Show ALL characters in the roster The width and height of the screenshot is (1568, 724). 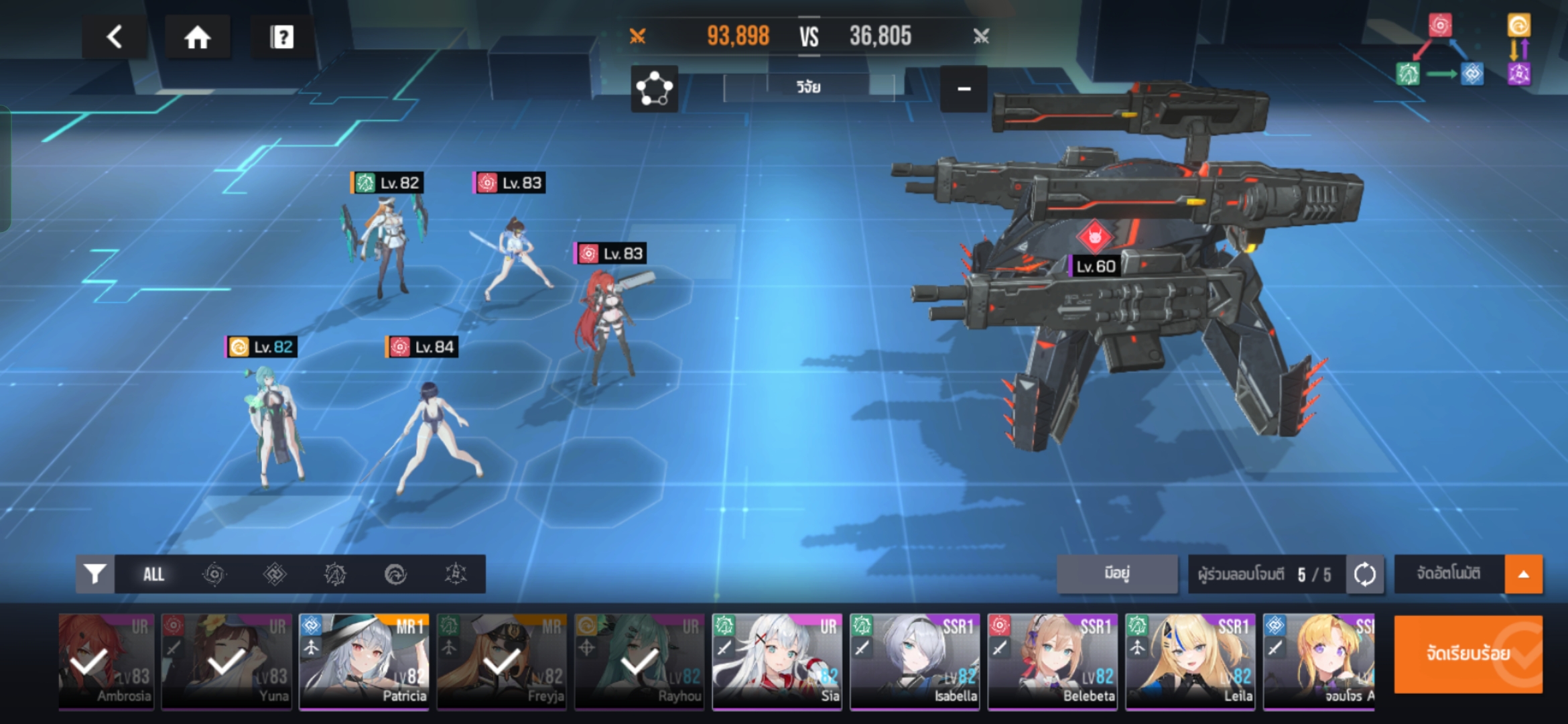pos(153,574)
